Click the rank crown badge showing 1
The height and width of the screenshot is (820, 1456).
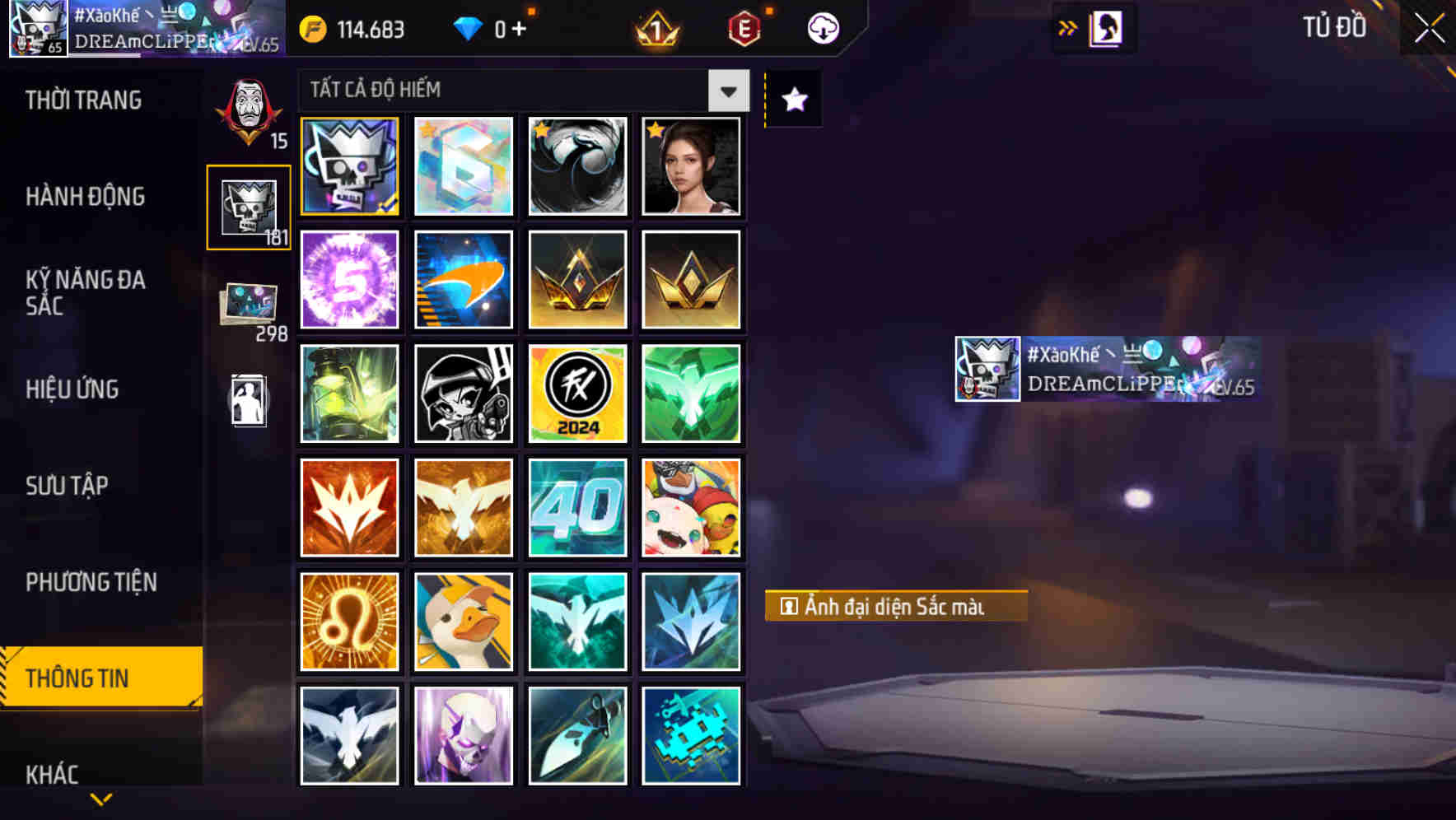[x=653, y=28]
